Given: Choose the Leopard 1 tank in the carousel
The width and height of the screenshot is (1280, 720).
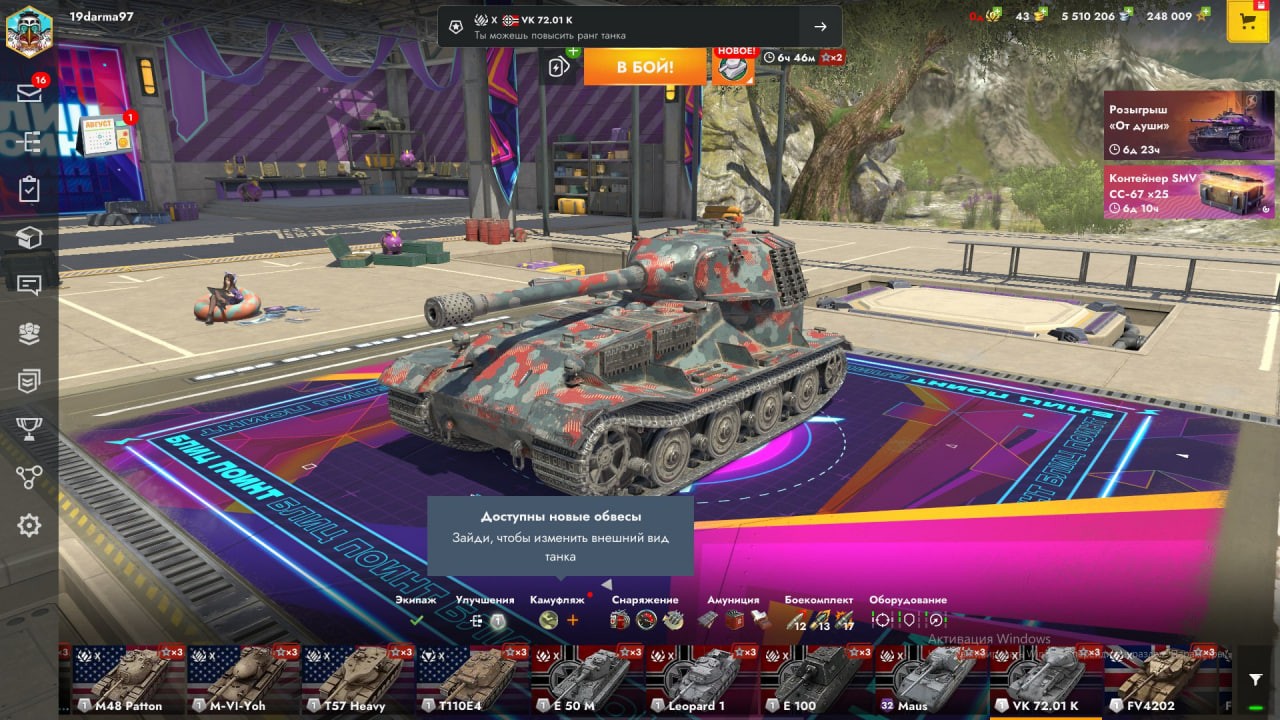Looking at the screenshot, I should [x=701, y=680].
